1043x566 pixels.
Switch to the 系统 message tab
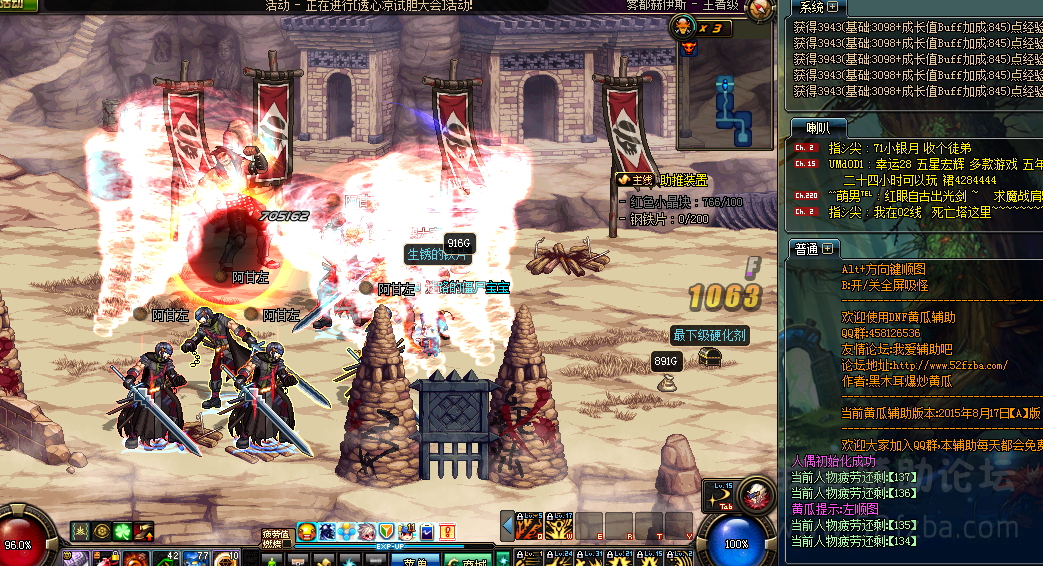tap(809, 8)
